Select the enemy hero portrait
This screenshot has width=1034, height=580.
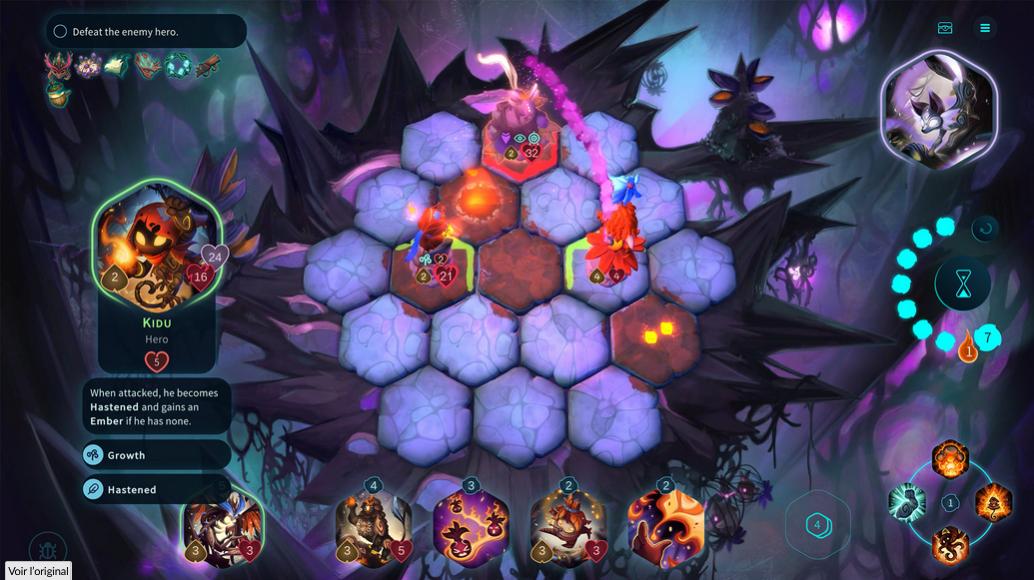(939, 110)
